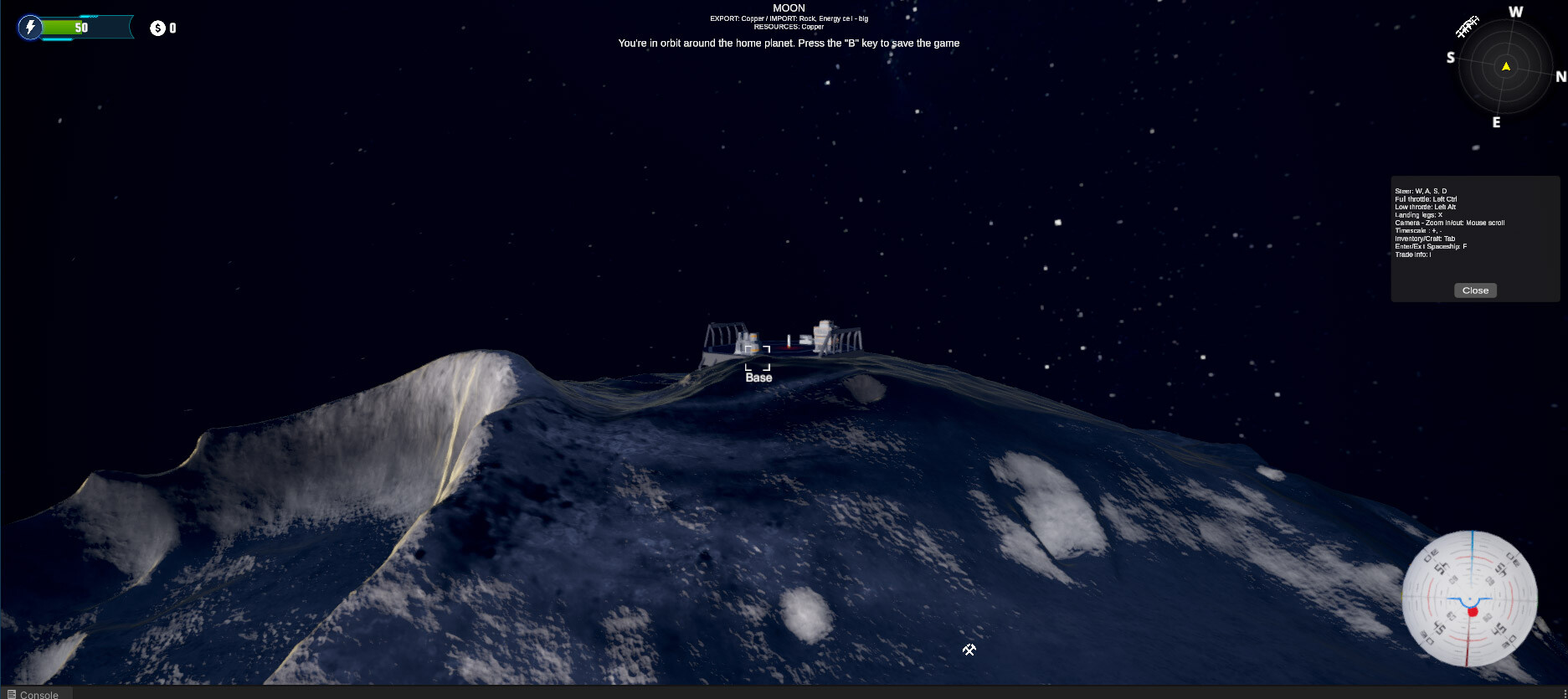Click the N label on the compass

(x=1560, y=77)
